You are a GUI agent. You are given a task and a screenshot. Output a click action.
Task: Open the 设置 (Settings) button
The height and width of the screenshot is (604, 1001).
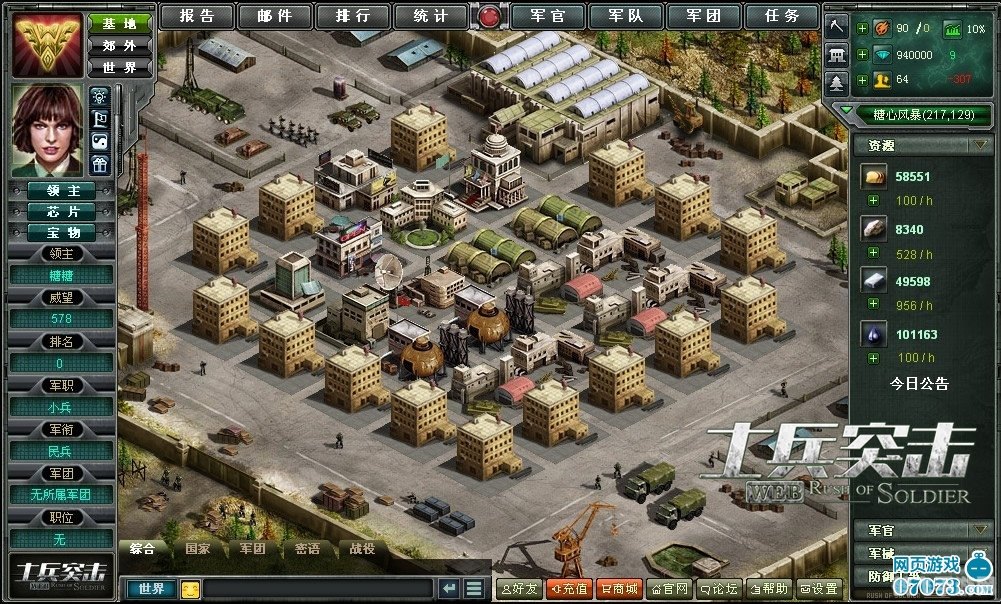click(x=819, y=589)
